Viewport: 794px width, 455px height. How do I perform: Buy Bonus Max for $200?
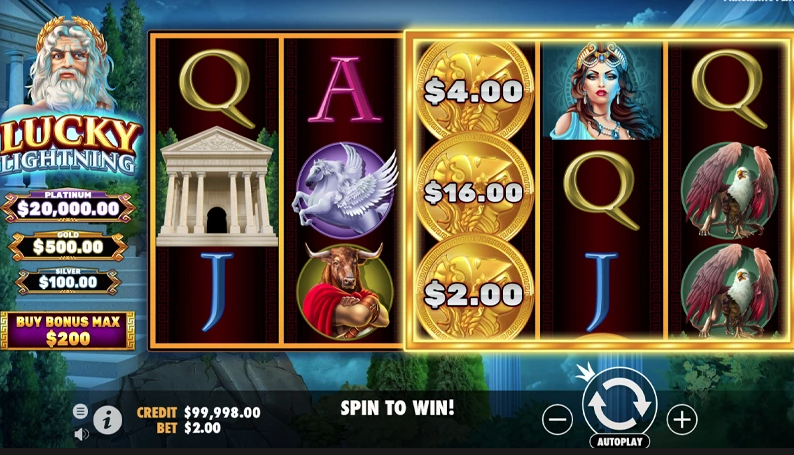pyautogui.click(x=67, y=330)
